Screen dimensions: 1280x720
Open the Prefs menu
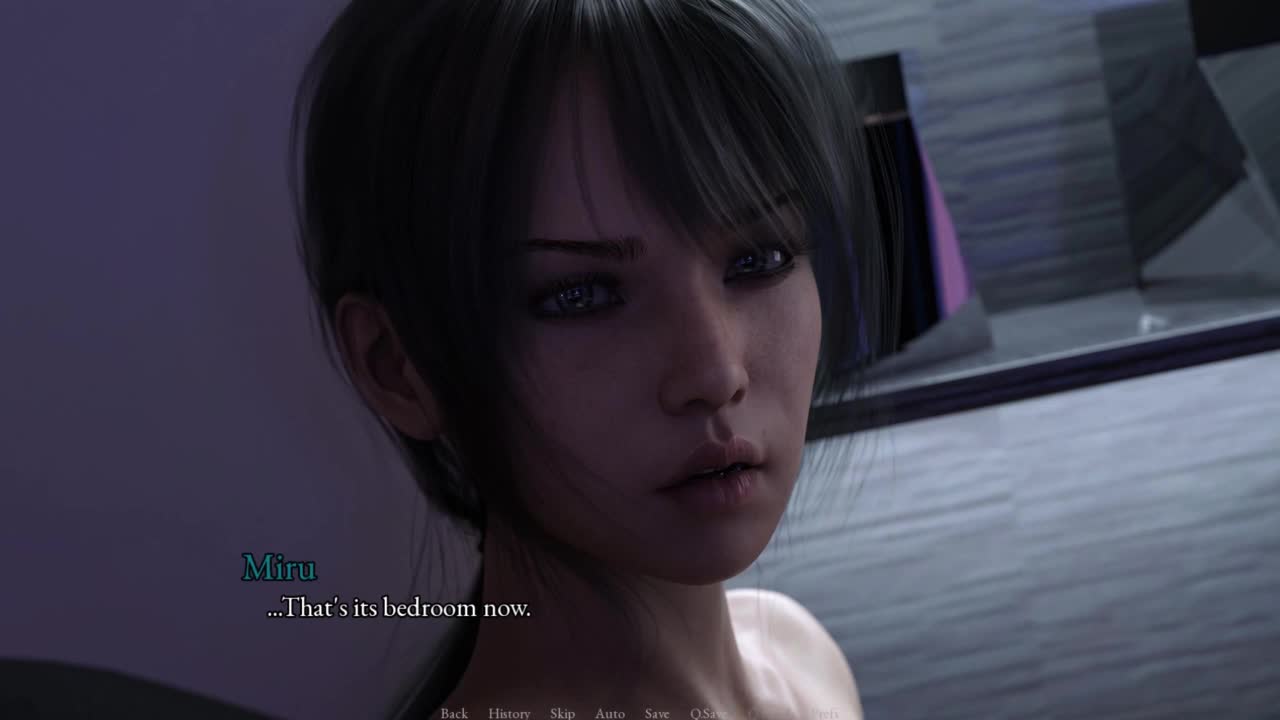(x=825, y=713)
